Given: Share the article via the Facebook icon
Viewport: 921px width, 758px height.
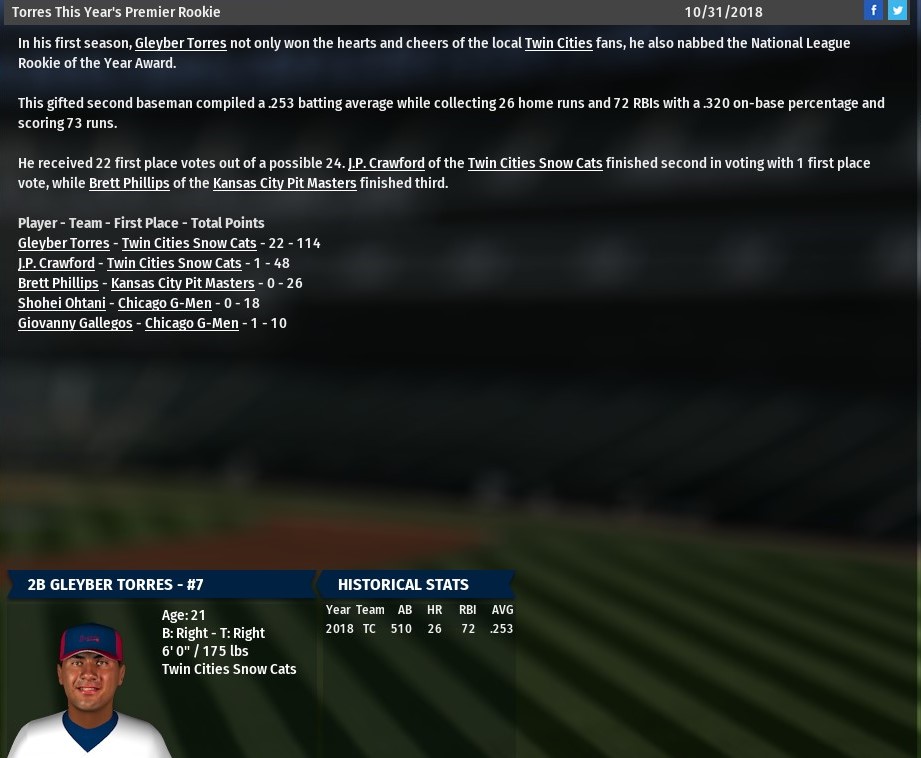Looking at the screenshot, I should (x=873, y=10).
